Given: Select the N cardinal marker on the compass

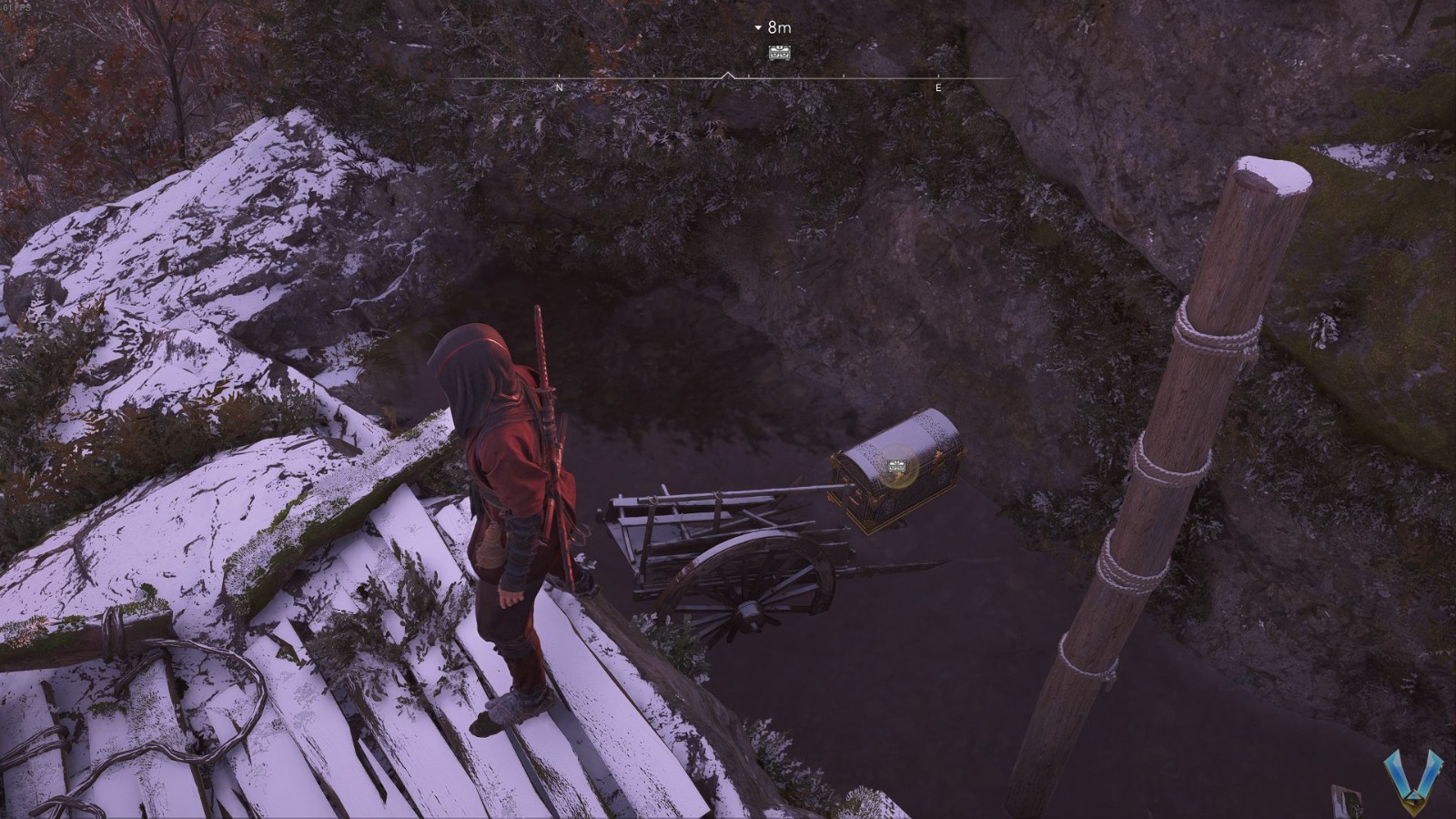Looking at the screenshot, I should coord(558,88).
